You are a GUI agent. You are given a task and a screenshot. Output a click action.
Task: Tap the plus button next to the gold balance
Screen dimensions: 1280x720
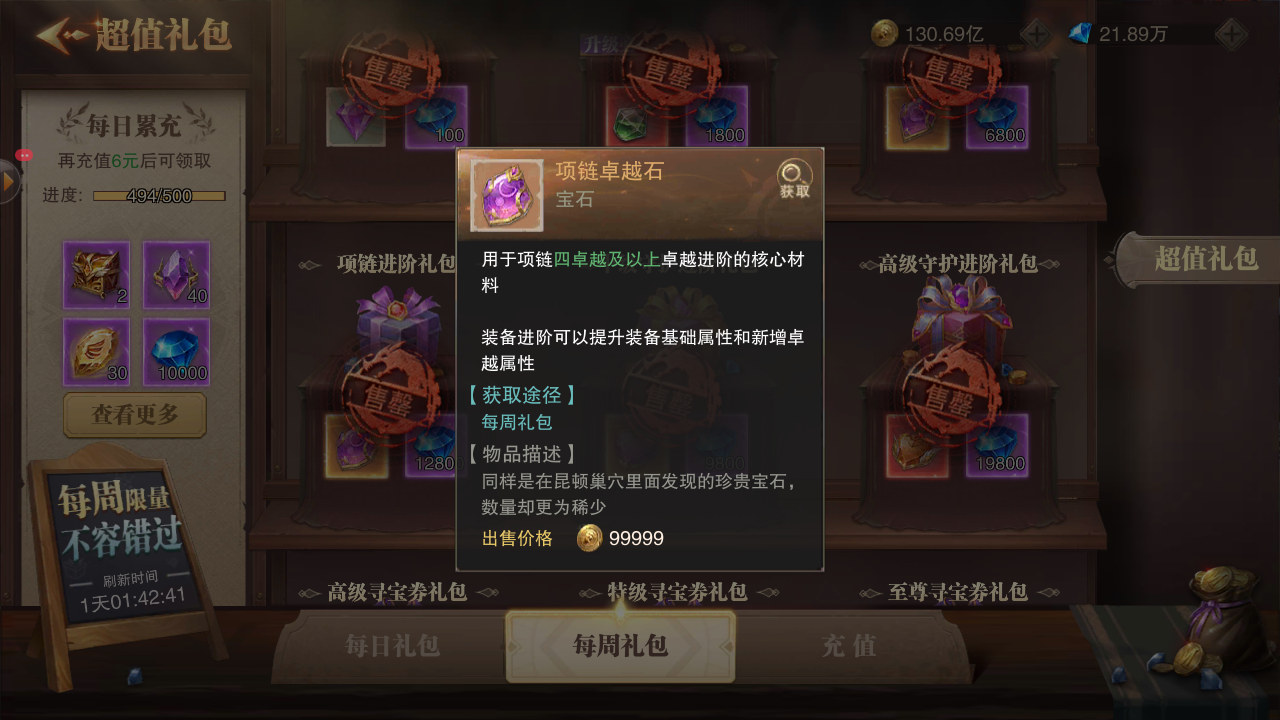coord(1034,31)
